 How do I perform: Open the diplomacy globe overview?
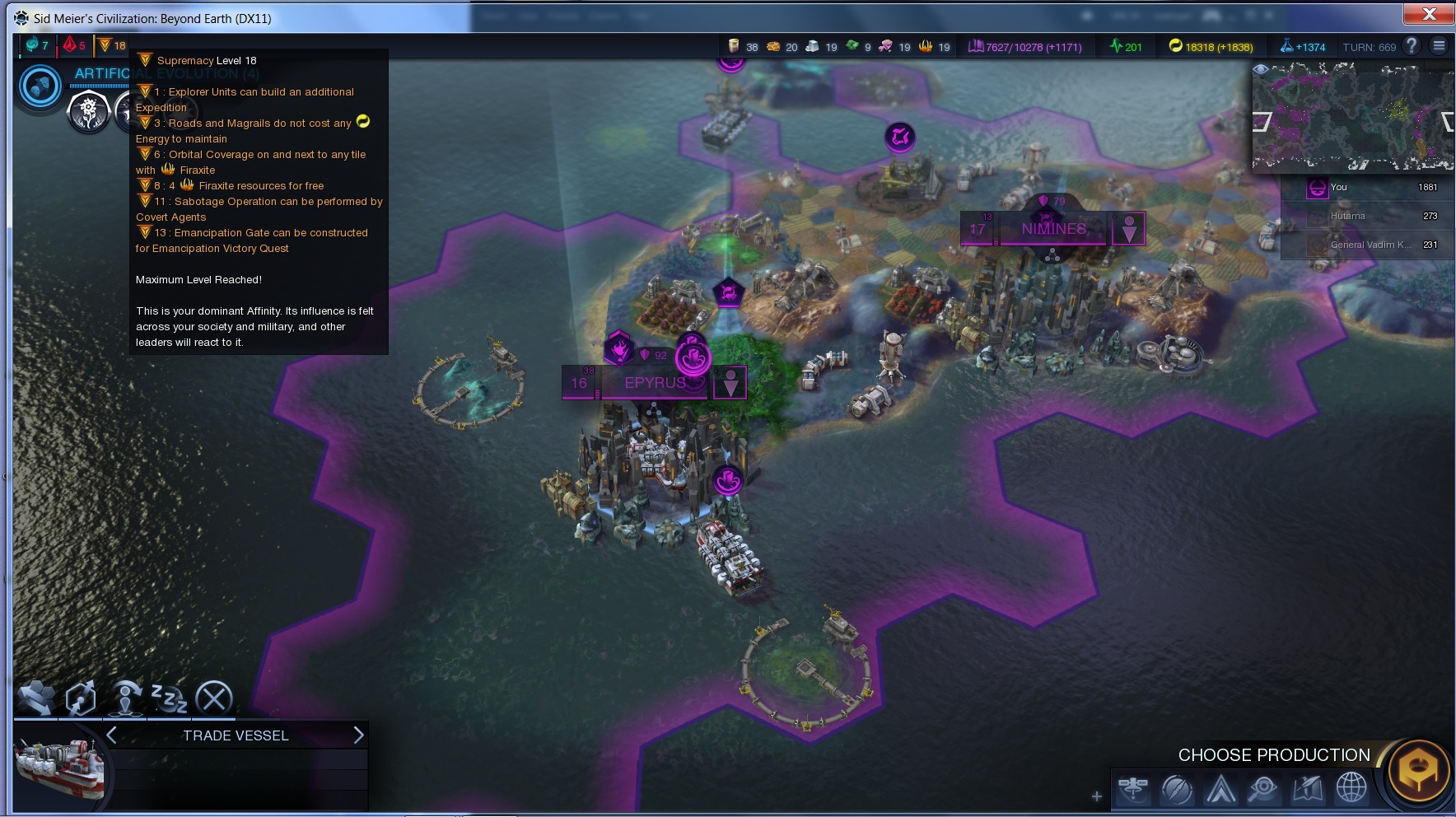1351,789
